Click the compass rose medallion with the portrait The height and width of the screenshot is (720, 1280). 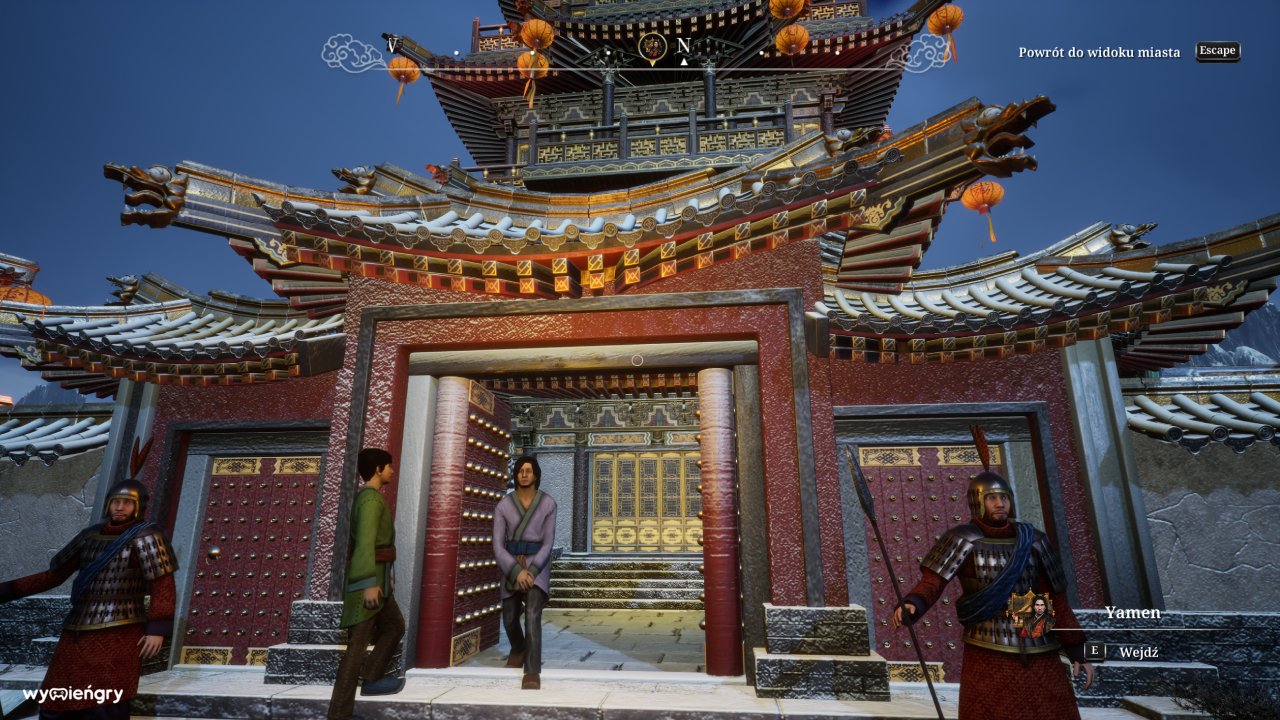652,48
